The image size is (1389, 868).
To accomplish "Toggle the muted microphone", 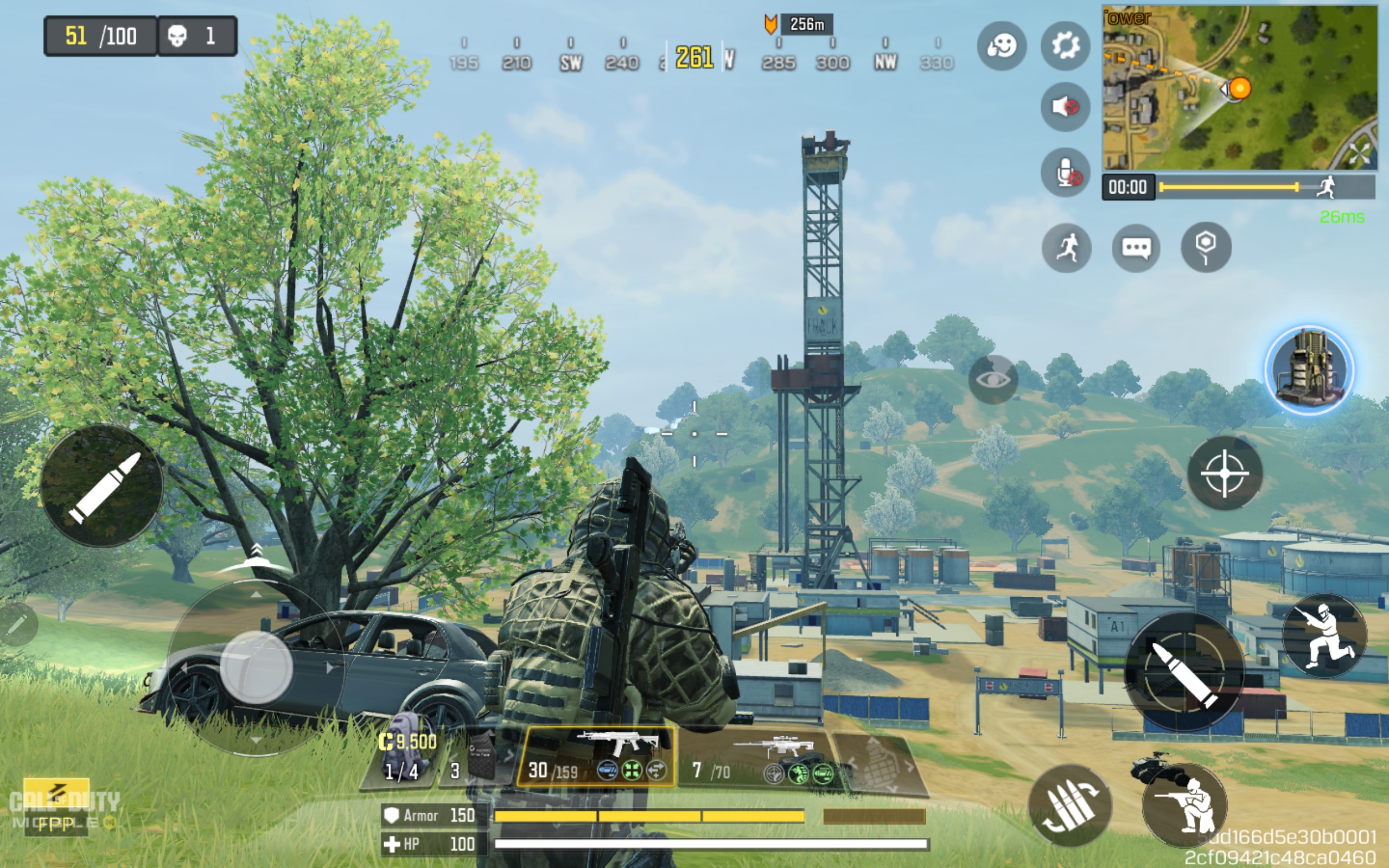I will 1065,172.
